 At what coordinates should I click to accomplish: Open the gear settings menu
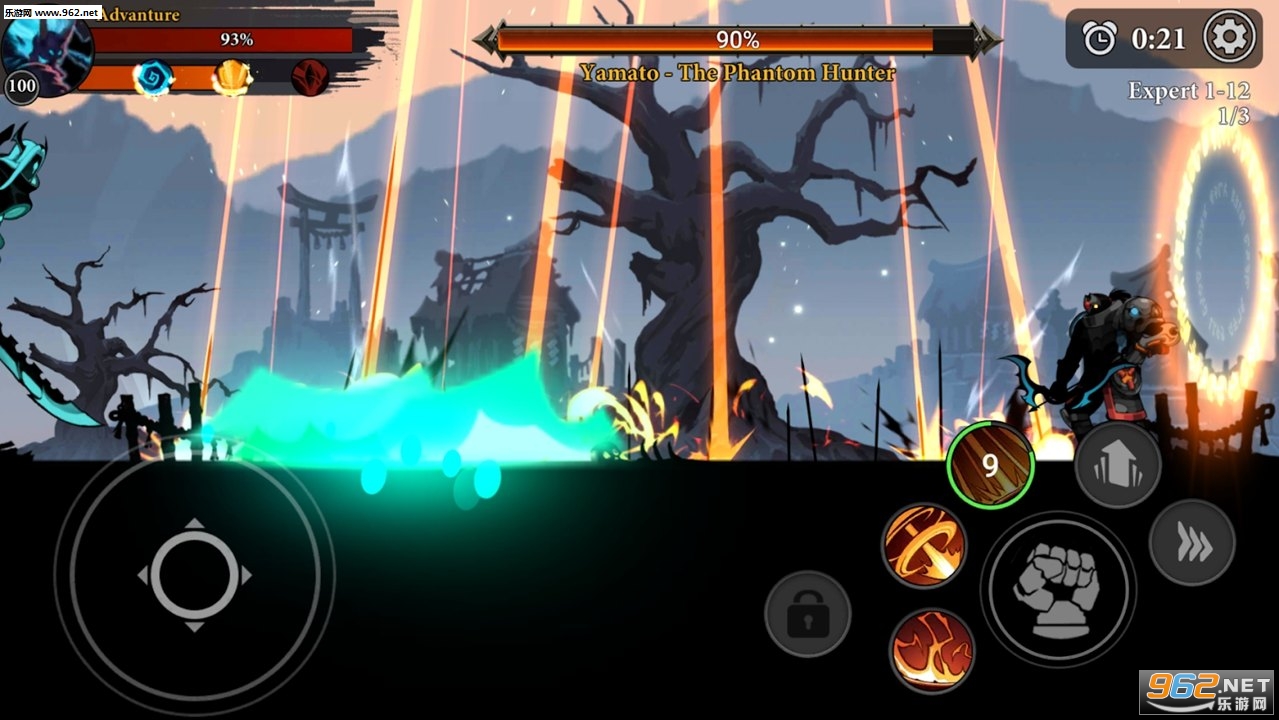1229,38
